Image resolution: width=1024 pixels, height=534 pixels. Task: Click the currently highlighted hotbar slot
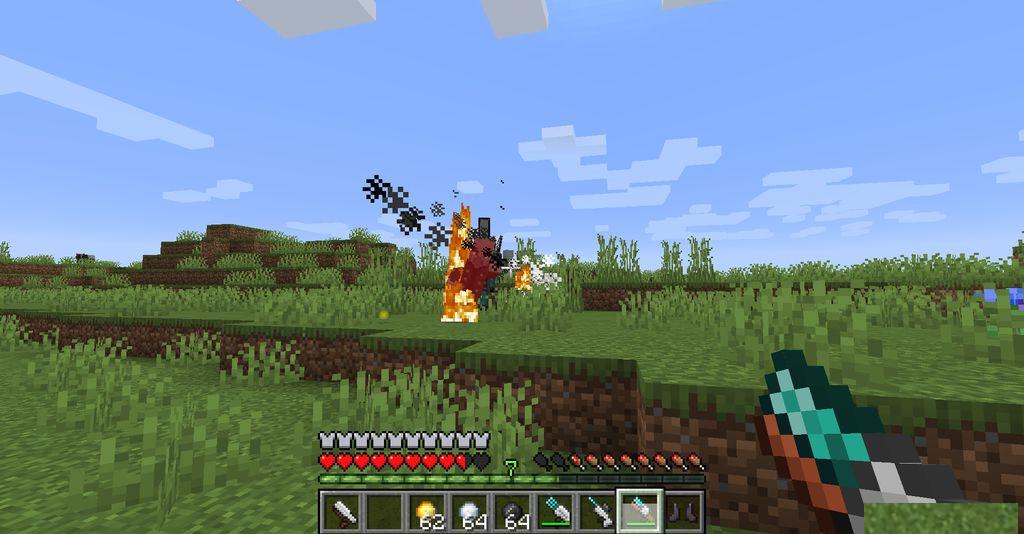tap(641, 513)
